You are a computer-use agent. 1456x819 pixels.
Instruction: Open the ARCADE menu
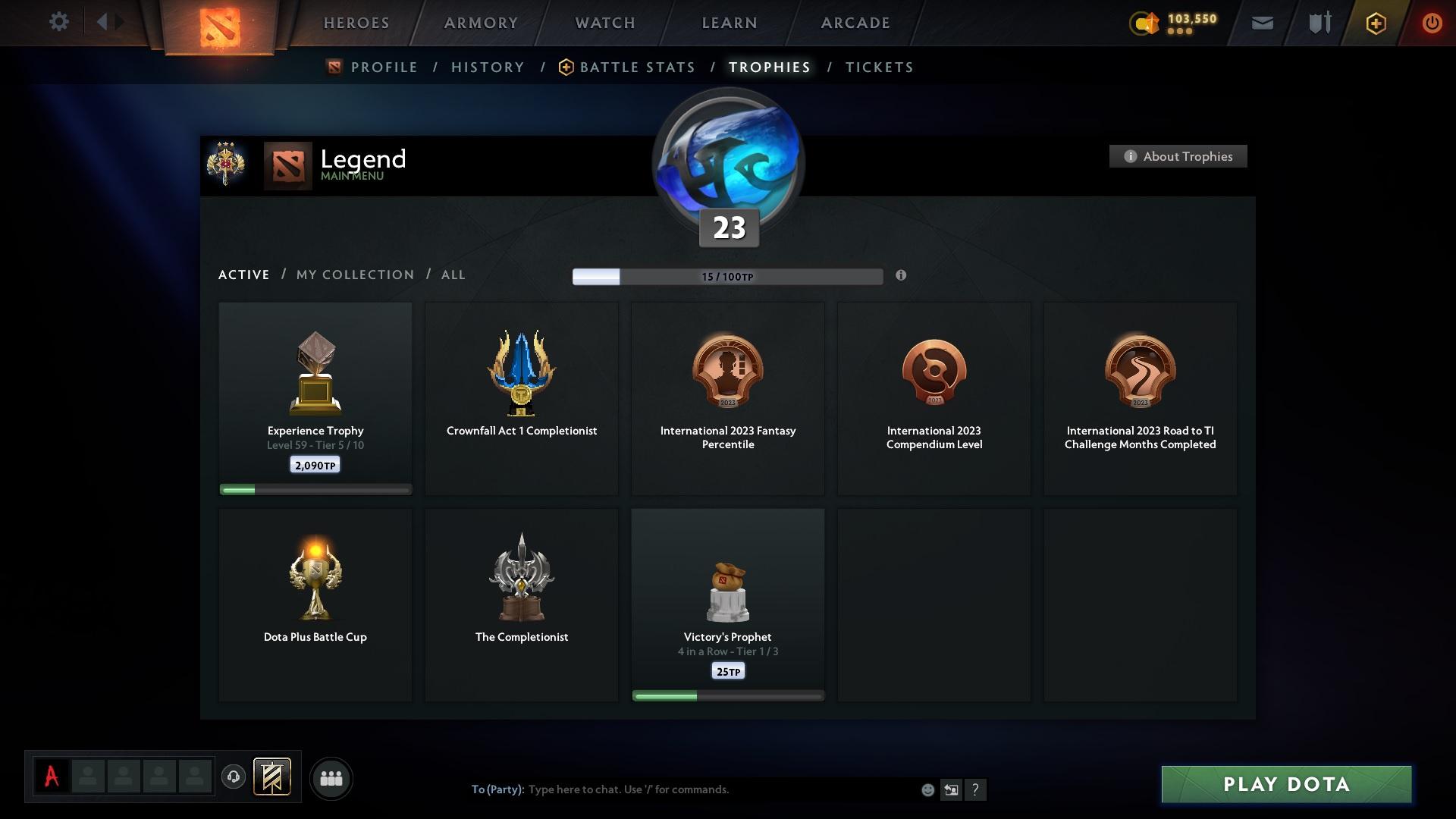tap(855, 23)
